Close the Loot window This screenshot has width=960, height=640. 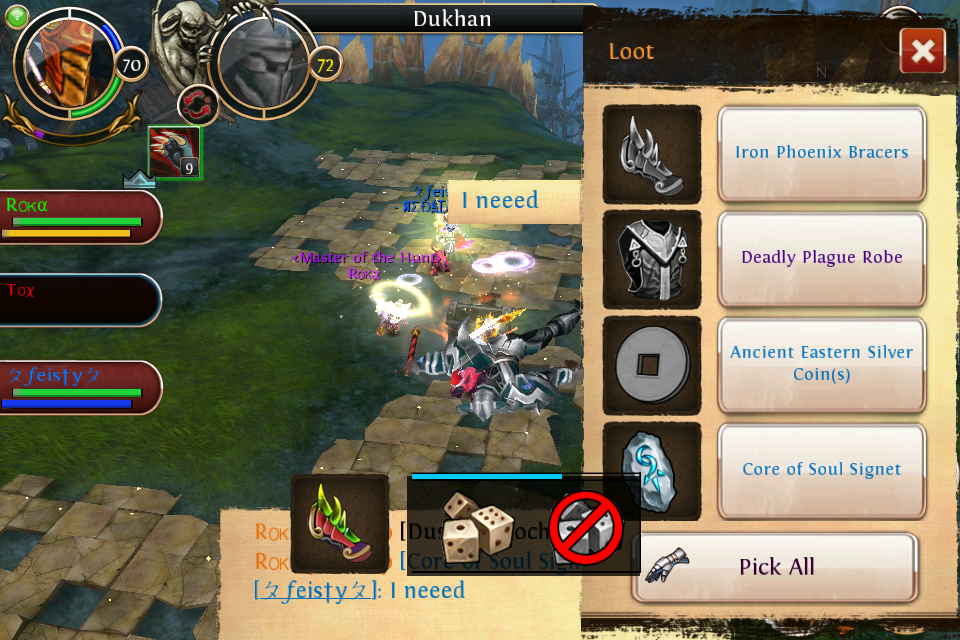point(922,51)
